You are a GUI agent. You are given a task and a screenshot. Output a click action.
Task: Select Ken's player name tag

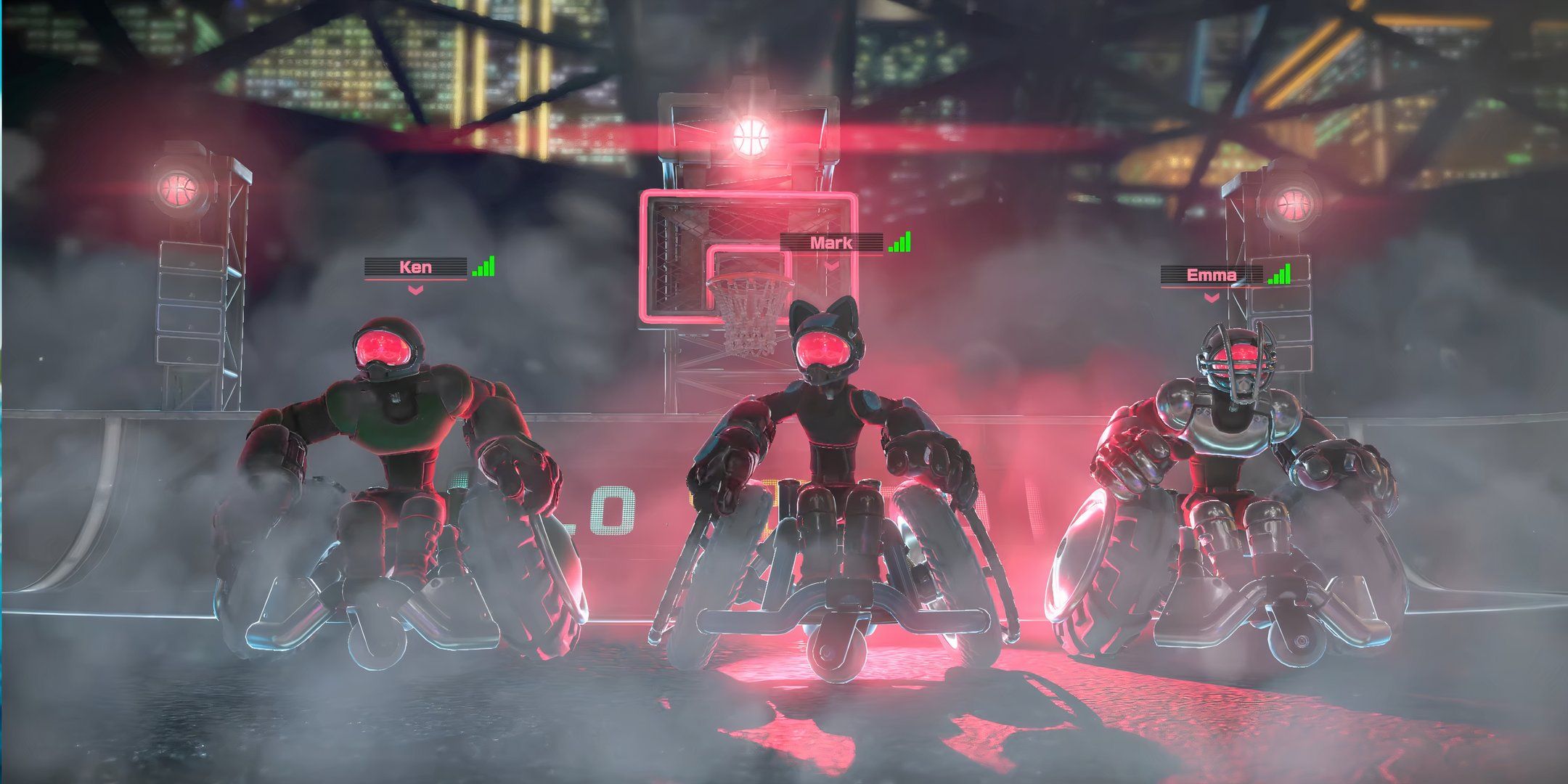[x=416, y=267]
